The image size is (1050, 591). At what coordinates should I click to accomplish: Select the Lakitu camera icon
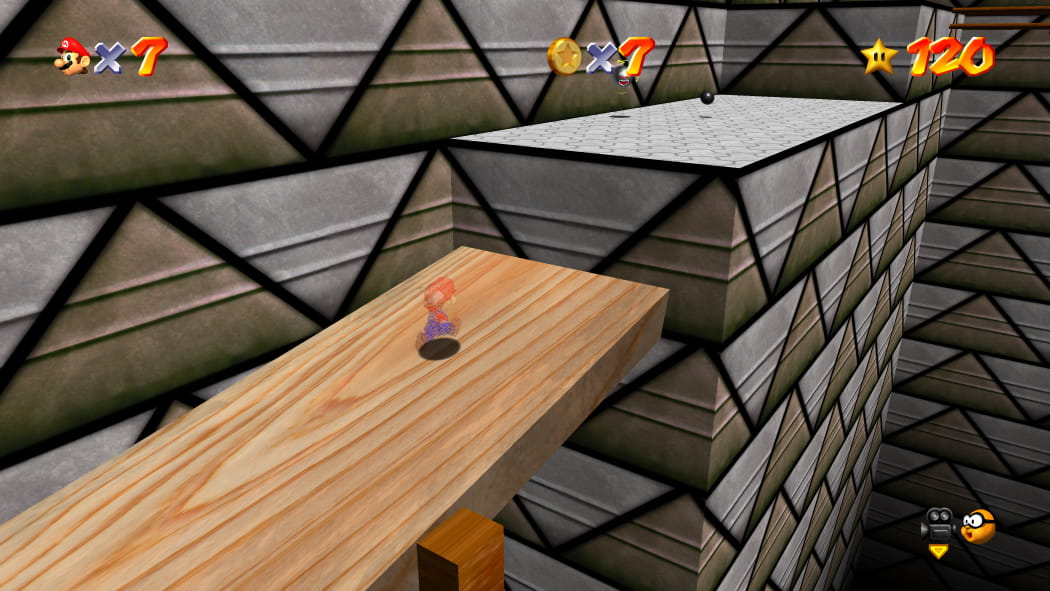[x=977, y=525]
